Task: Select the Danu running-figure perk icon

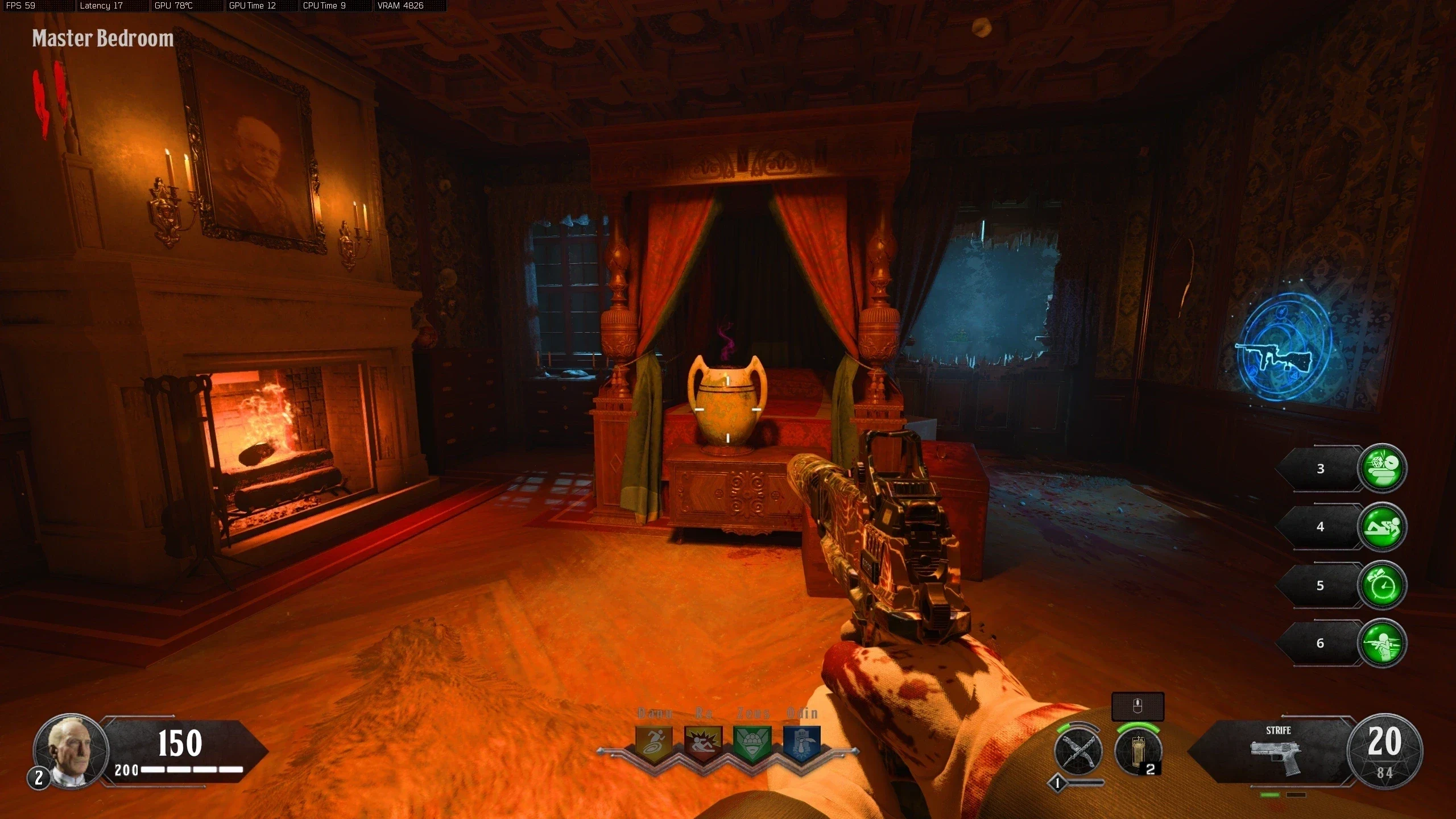Action: coord(654,742)
